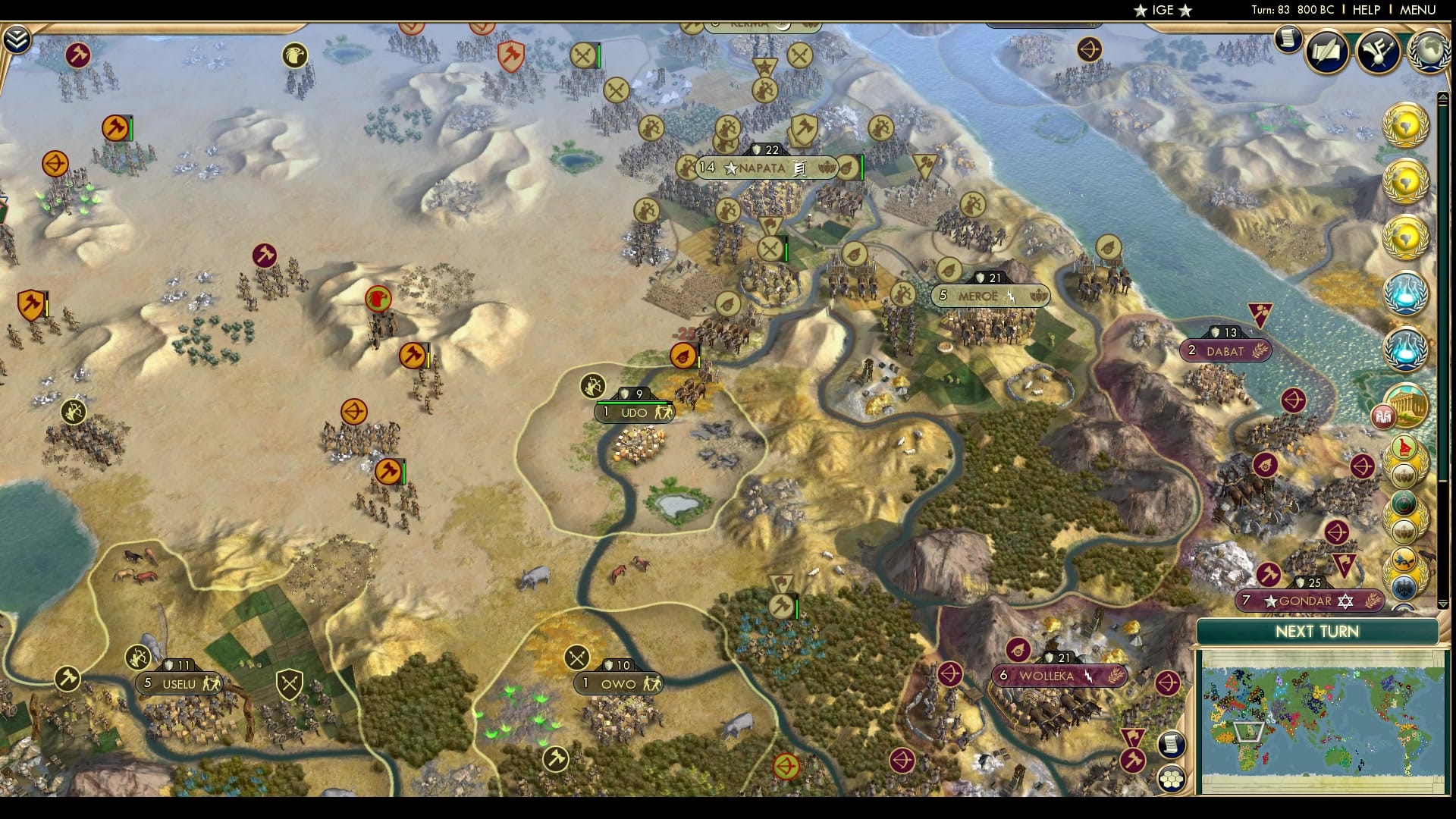This screenshot has width=1456, height=819.
Task: Click the Culture Overview brush icon
Action: coord(1378,53)
